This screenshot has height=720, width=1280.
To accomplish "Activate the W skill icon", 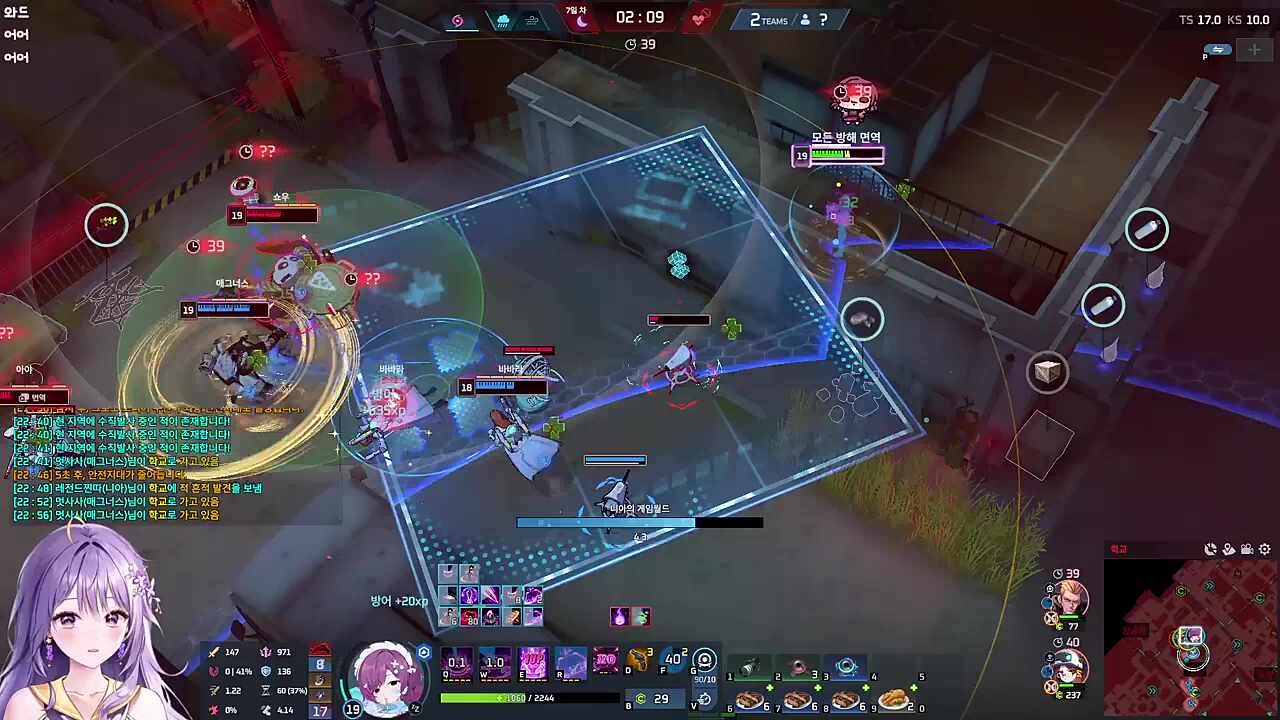I will click(x=495, y=662).
